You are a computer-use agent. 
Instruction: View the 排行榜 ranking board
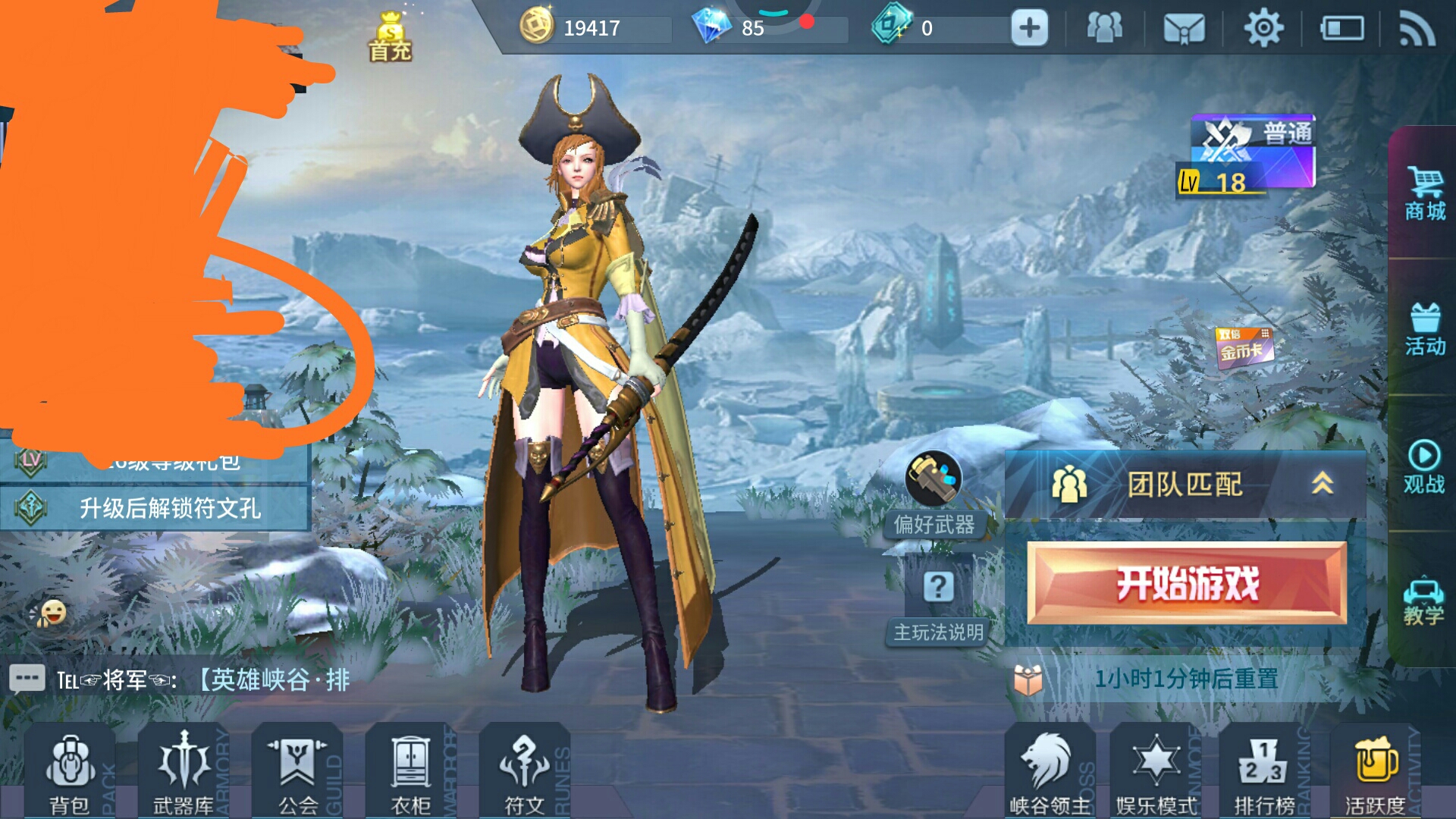[x=1264, y=773]
